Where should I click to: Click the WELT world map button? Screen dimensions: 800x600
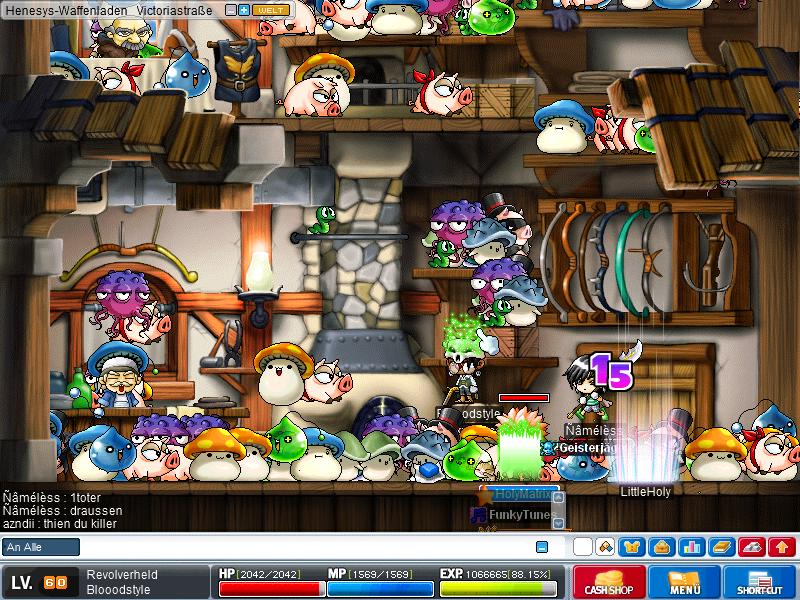[269, 9]
